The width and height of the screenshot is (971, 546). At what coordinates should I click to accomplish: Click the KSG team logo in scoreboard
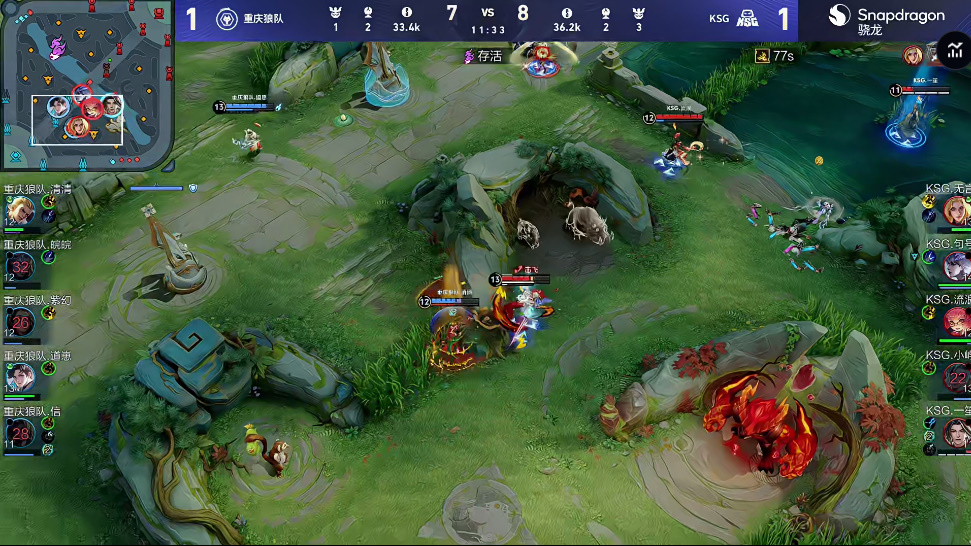coord(747,19)
